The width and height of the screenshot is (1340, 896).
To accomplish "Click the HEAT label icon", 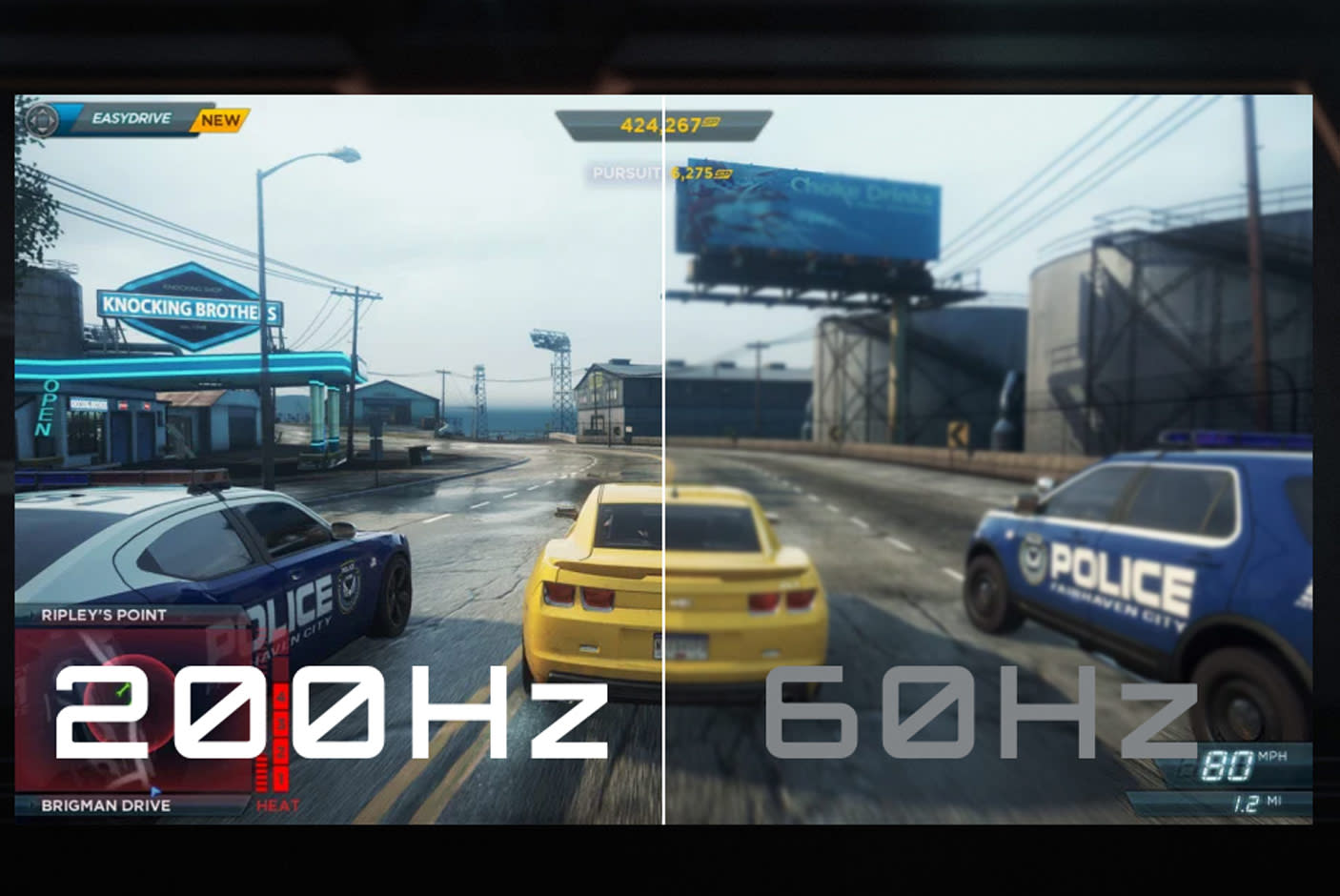I will tap(278, 804).
